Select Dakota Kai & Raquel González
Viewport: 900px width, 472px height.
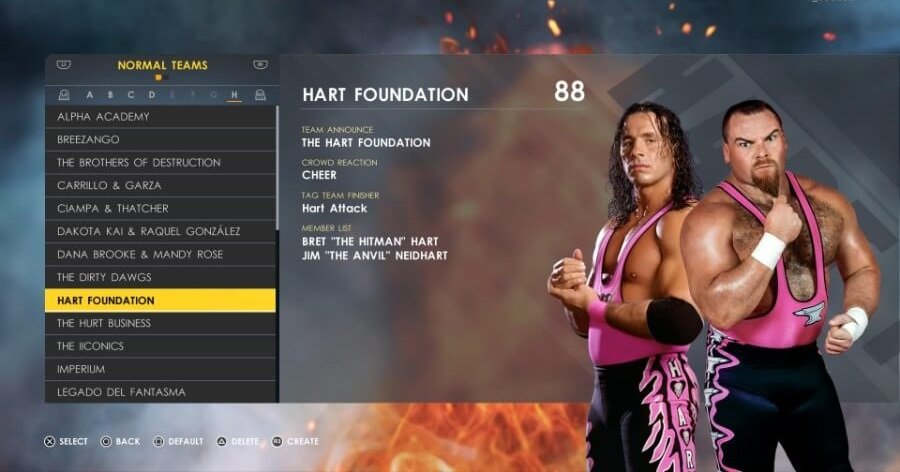[160, 232]
